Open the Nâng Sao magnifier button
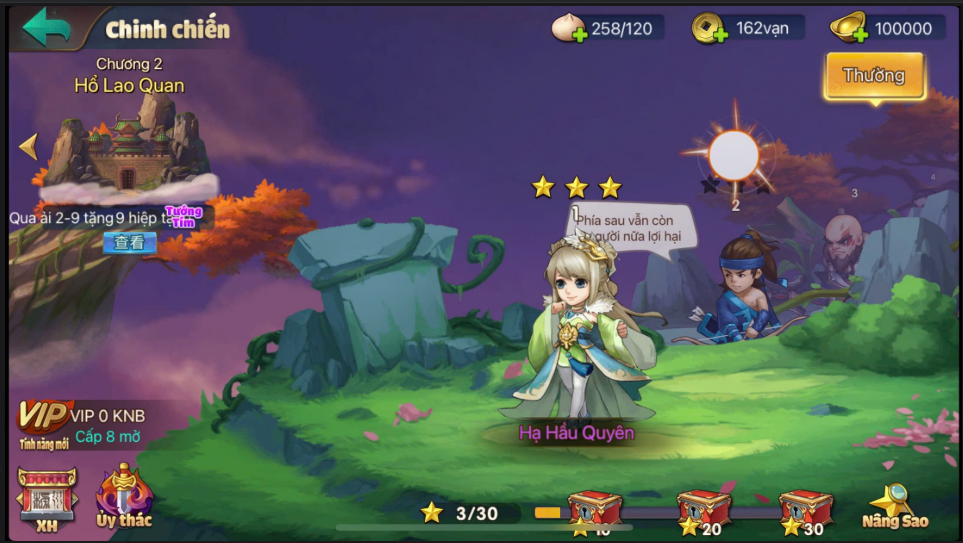Image resolution: width=963 pixels, height=543 pixels. pyautogui.click(x=894, y=505)
